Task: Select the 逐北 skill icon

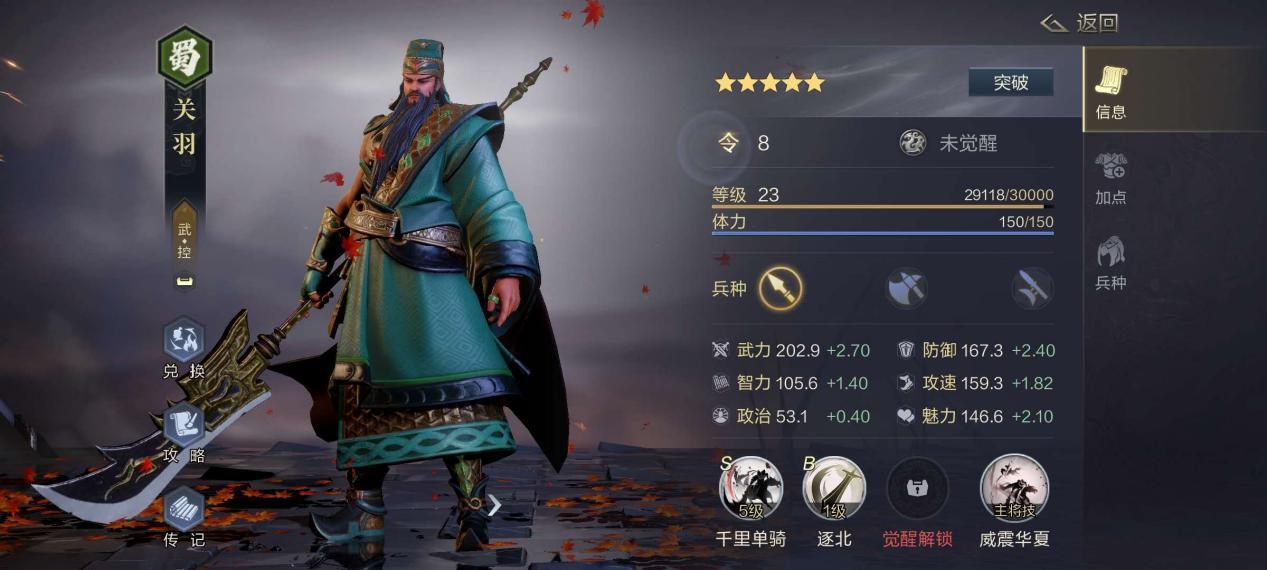Action: tap(833, 489)
